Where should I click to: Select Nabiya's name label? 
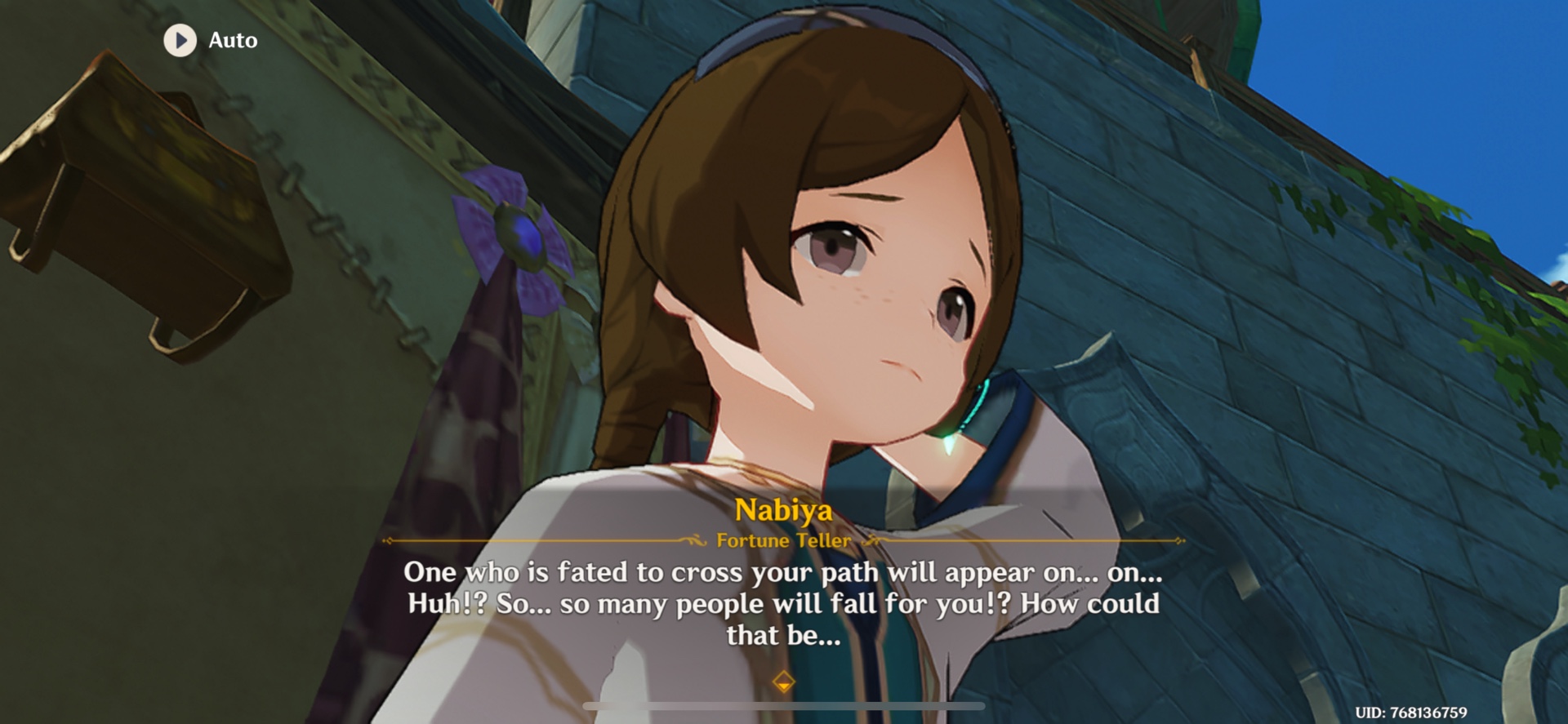click(782, 513)
